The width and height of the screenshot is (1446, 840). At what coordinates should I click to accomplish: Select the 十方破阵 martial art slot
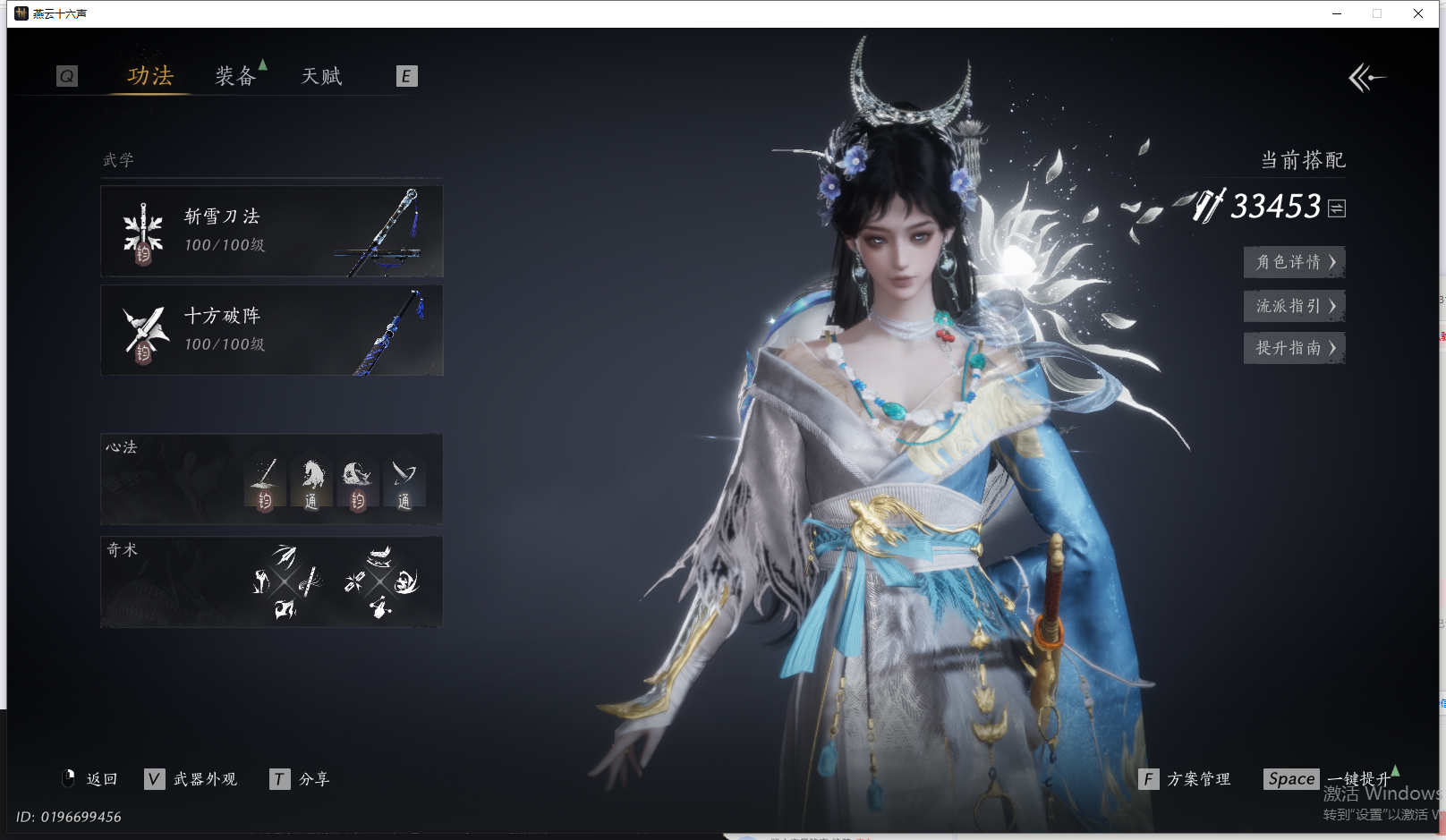point(272,330)
